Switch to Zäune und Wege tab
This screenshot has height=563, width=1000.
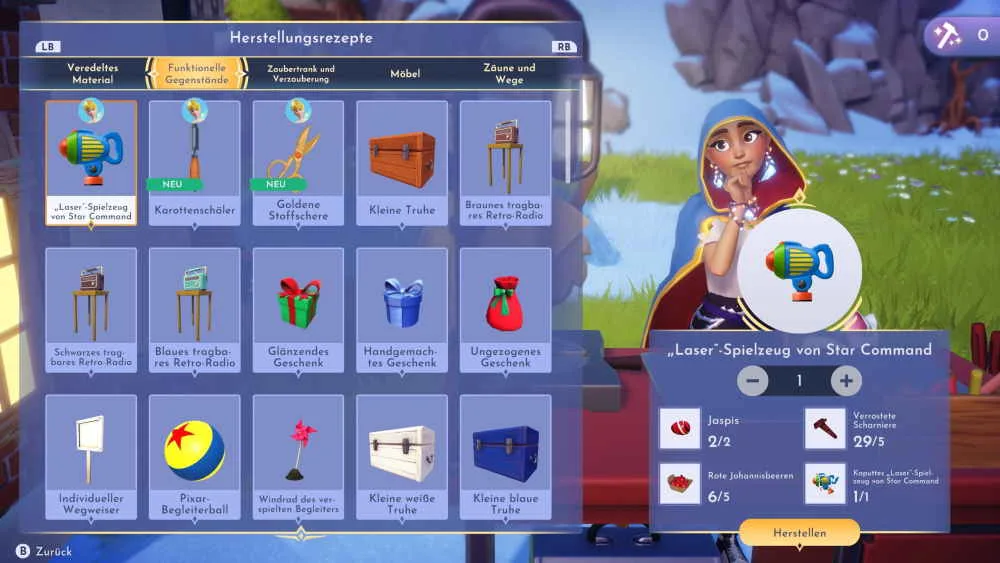(509, 73)
